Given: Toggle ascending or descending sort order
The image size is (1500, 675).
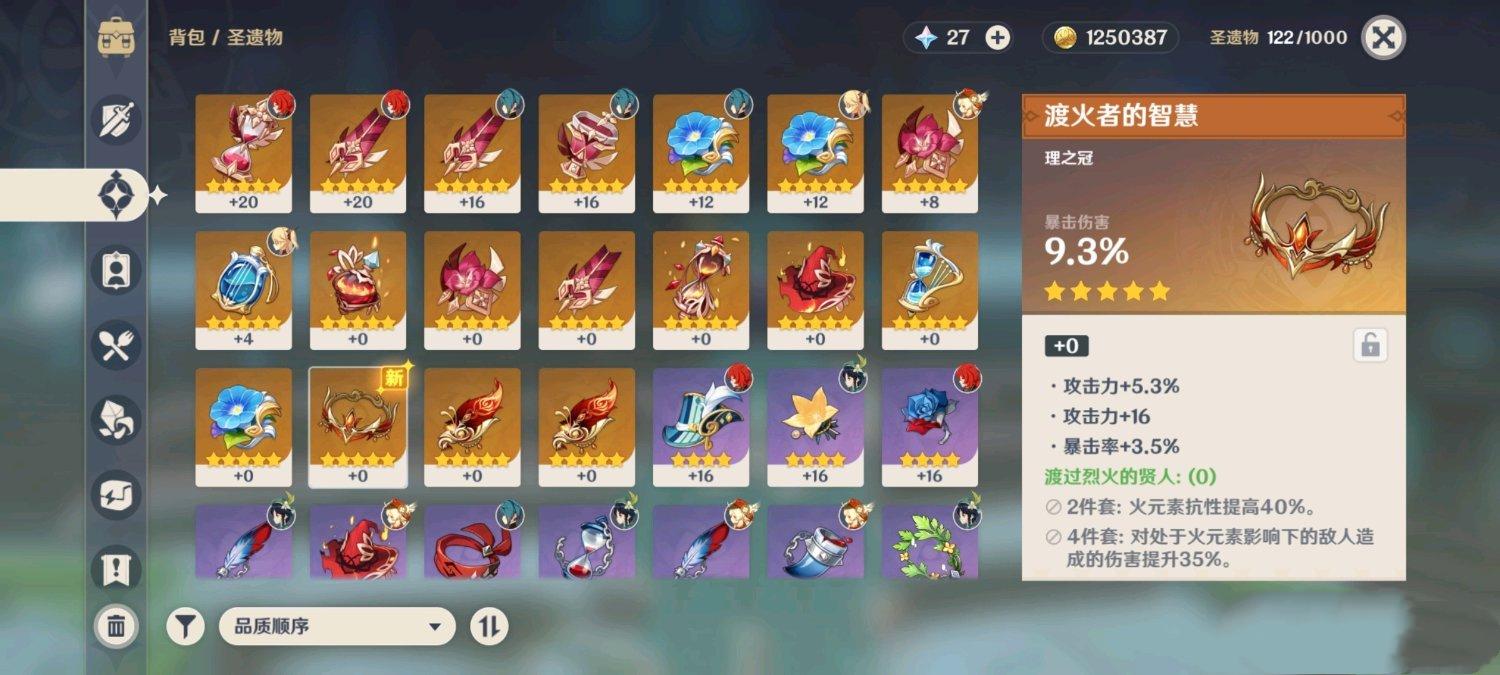Looking at the screenshot, I should [x=489, y=627].
